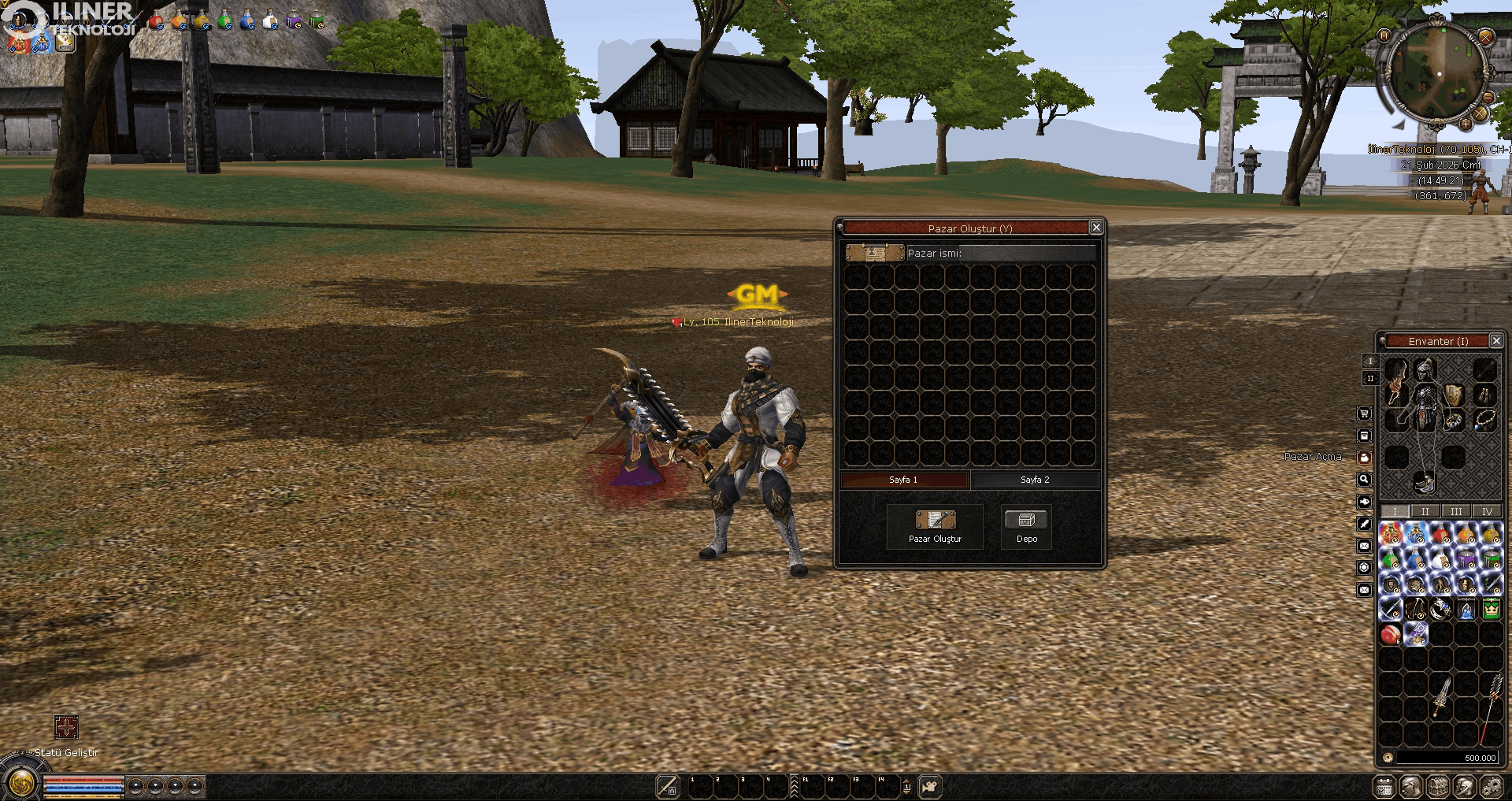
Task: Select the Sayfa 1 market tab
Action: [903, 480]
